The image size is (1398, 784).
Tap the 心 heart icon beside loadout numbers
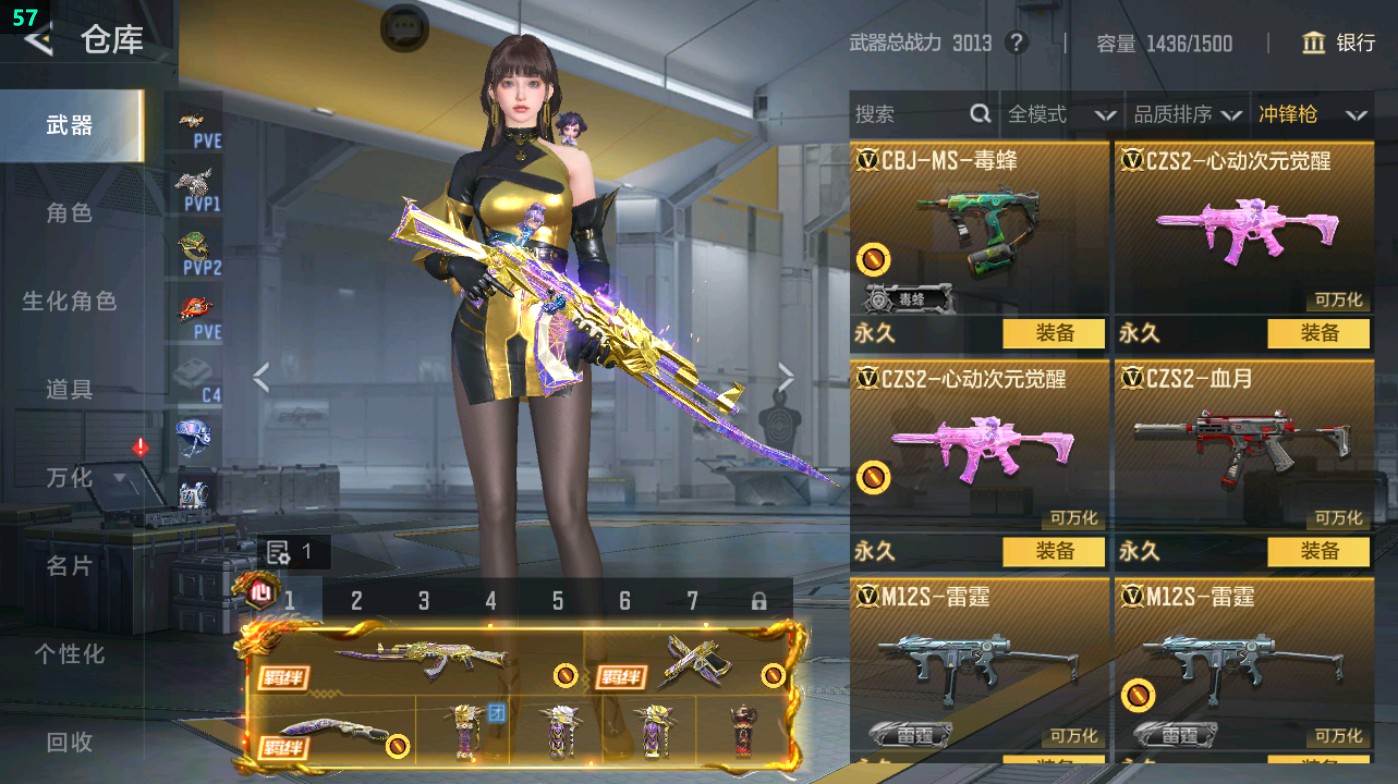coord(261,592)
